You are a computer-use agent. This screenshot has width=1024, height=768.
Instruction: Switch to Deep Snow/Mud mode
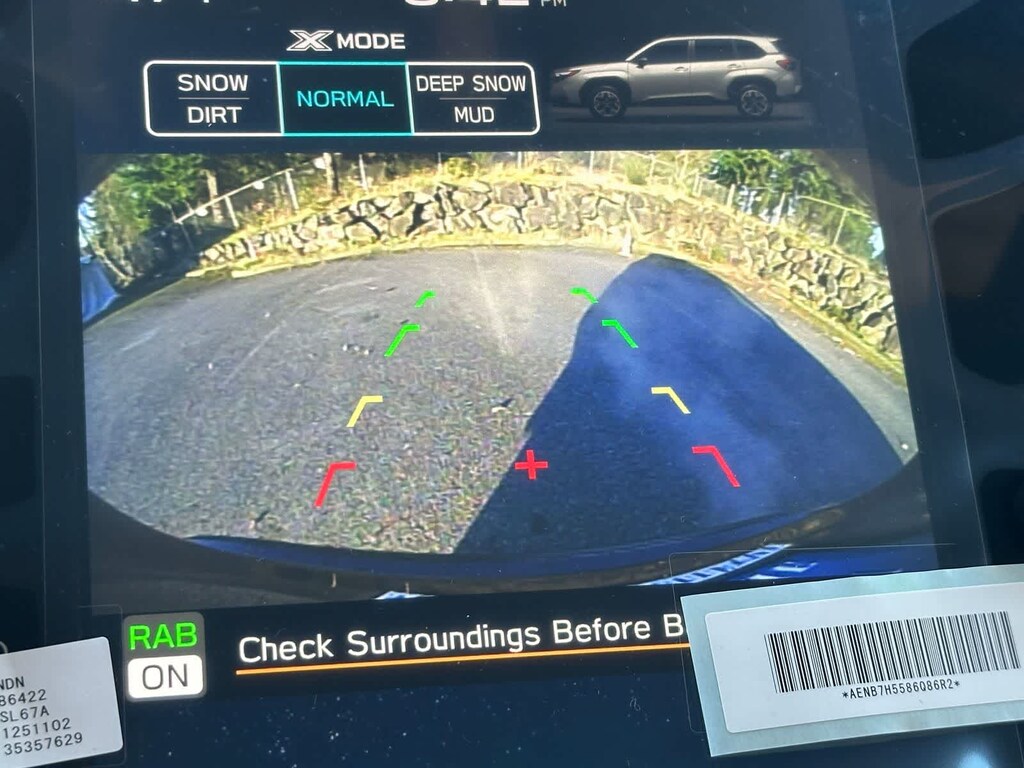coord(473,98)
